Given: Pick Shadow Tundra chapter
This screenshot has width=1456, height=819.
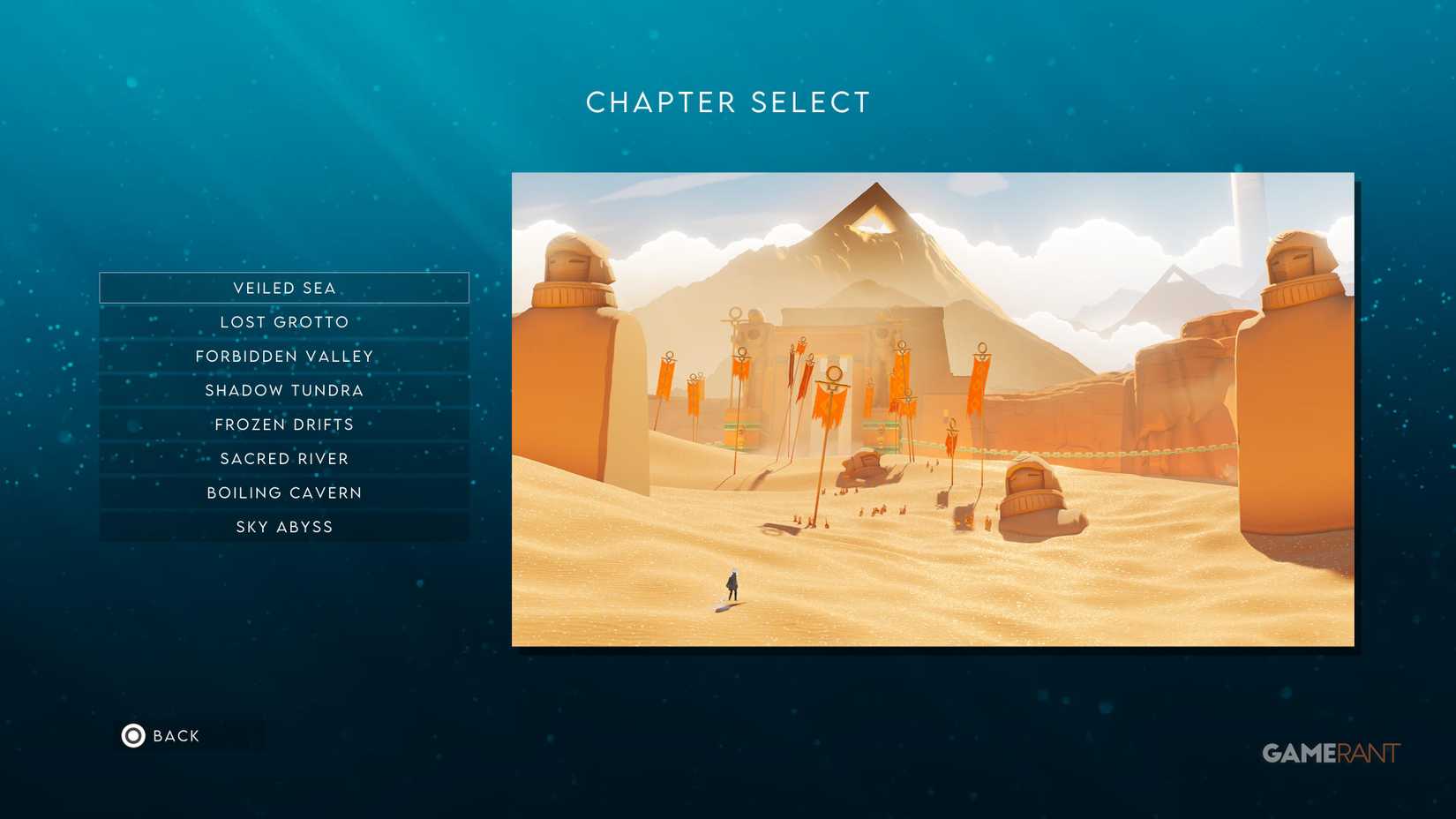Looking at the screenshot, I should coord(284,390).
